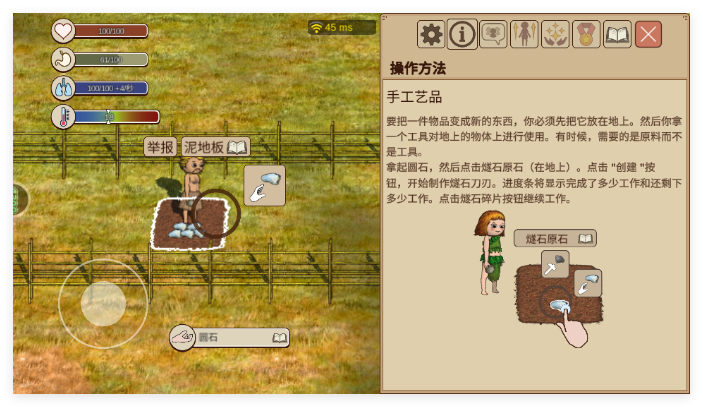Viewport: 703px width, 407px height.
Task: Open the book tab in the panel
Action: pos(617,35)
